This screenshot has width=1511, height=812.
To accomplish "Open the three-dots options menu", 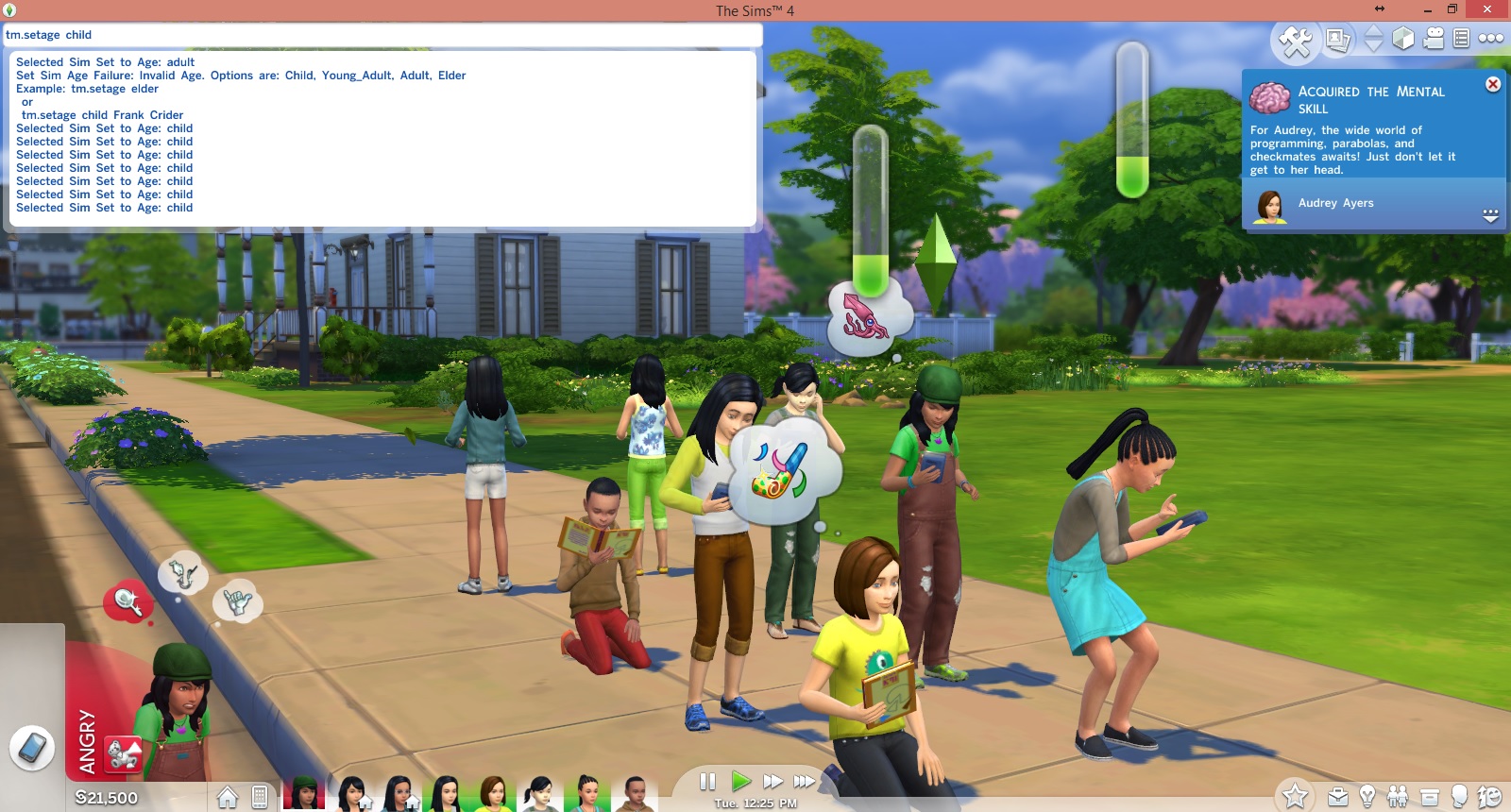I will tap(1492, 40).
